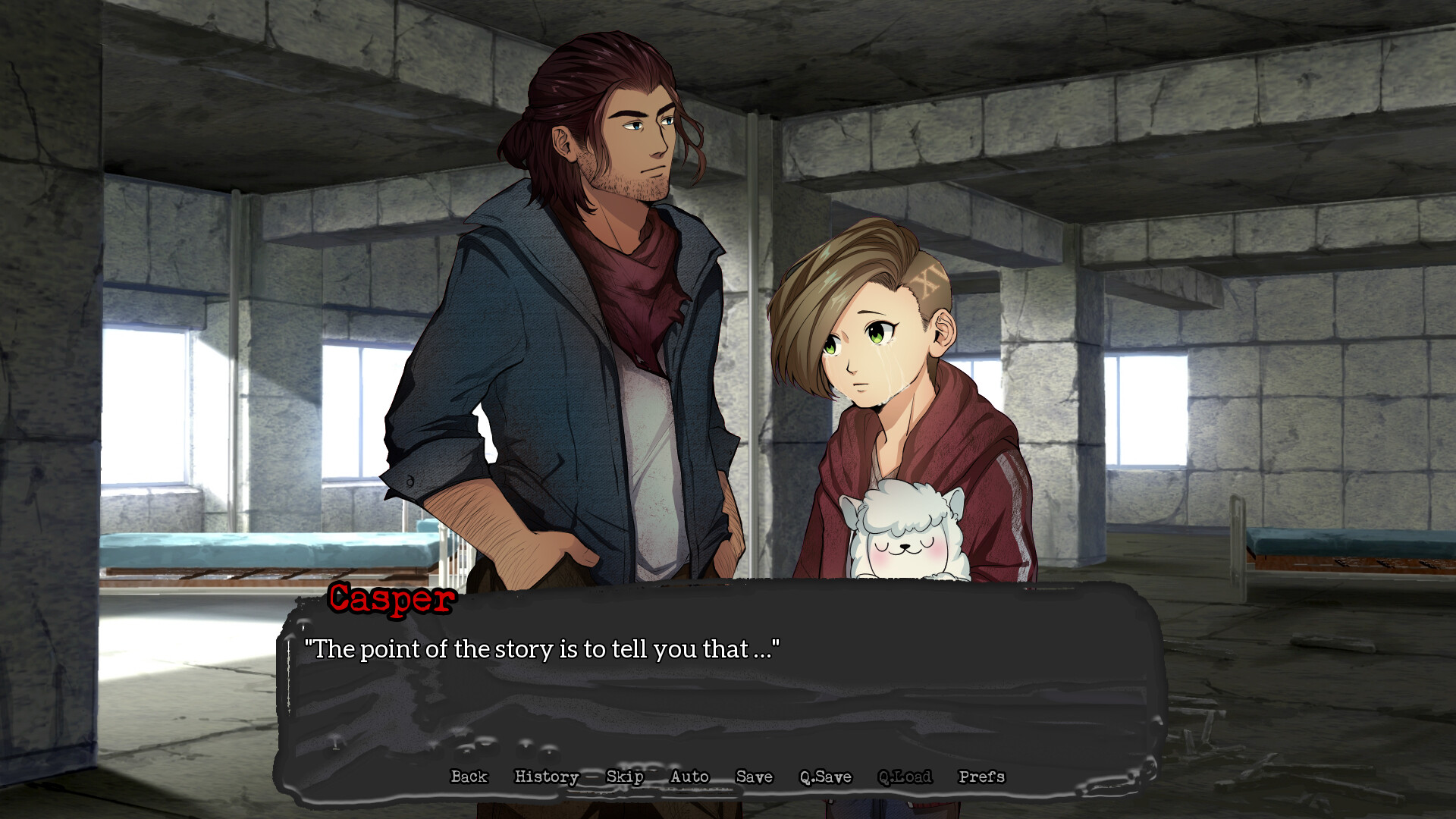Open the dialogue History log
1456x819 pixels.
coord(547,777)
